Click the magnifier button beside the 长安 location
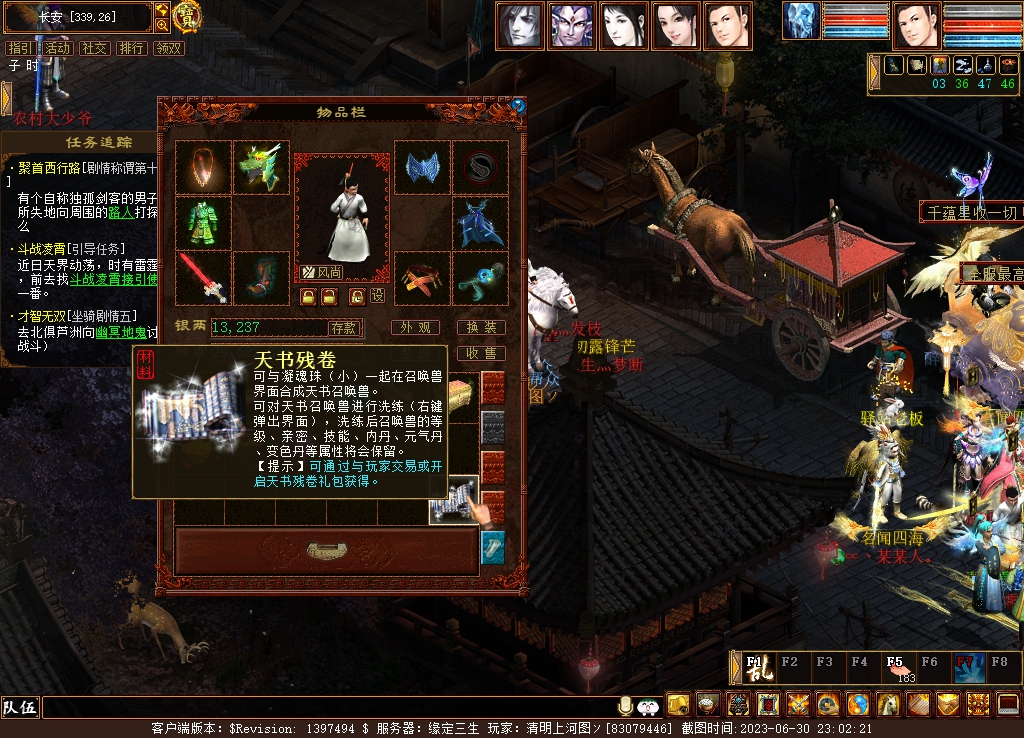Image resolution: width=1024 pixels, height=738 pixels. tap(162, 25)
